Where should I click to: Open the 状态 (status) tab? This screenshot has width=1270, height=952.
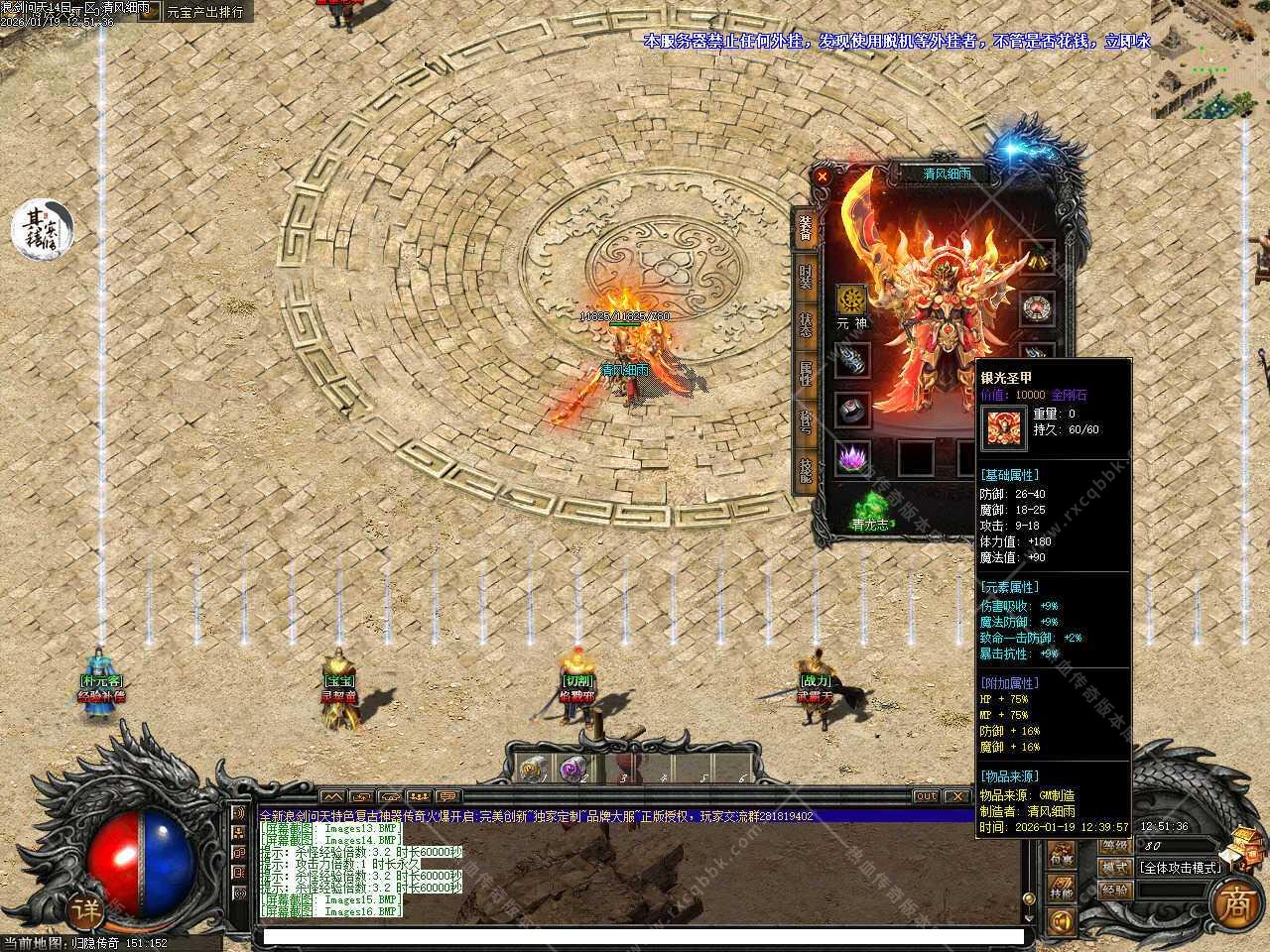(x=806, y=324)
